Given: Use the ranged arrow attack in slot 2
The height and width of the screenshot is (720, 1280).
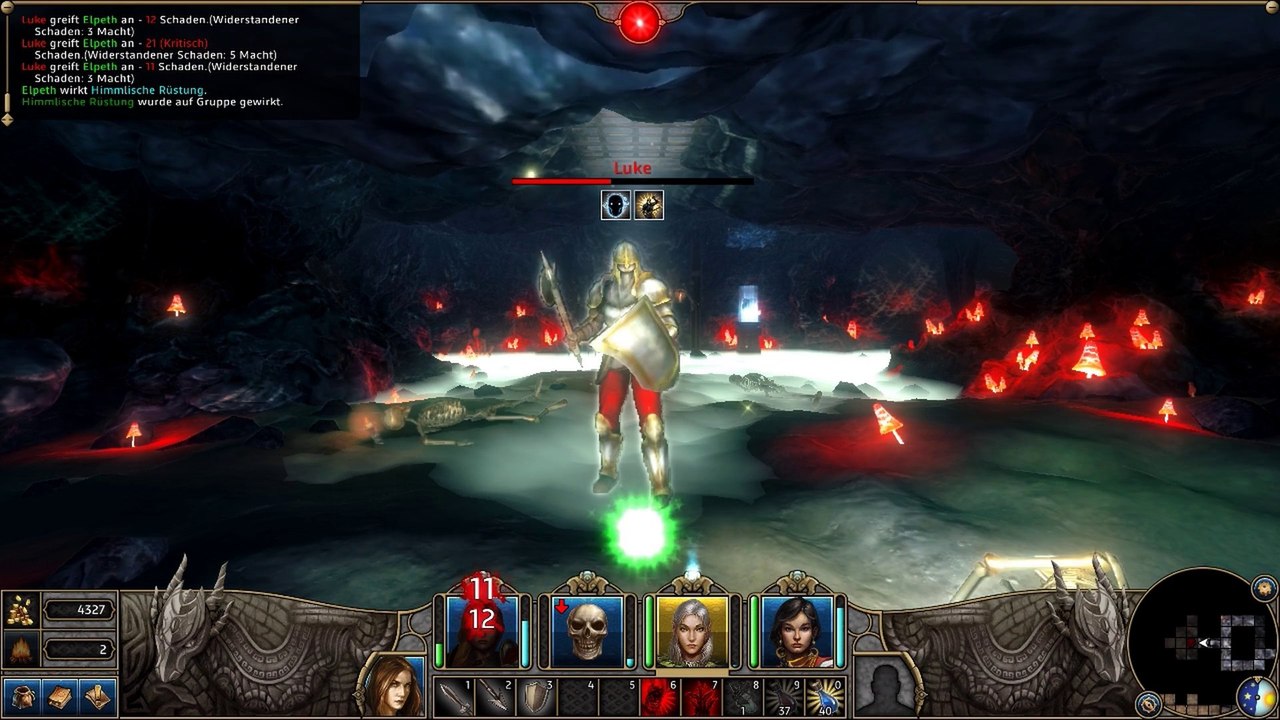Looking at the screenshot, I should 494,697.
